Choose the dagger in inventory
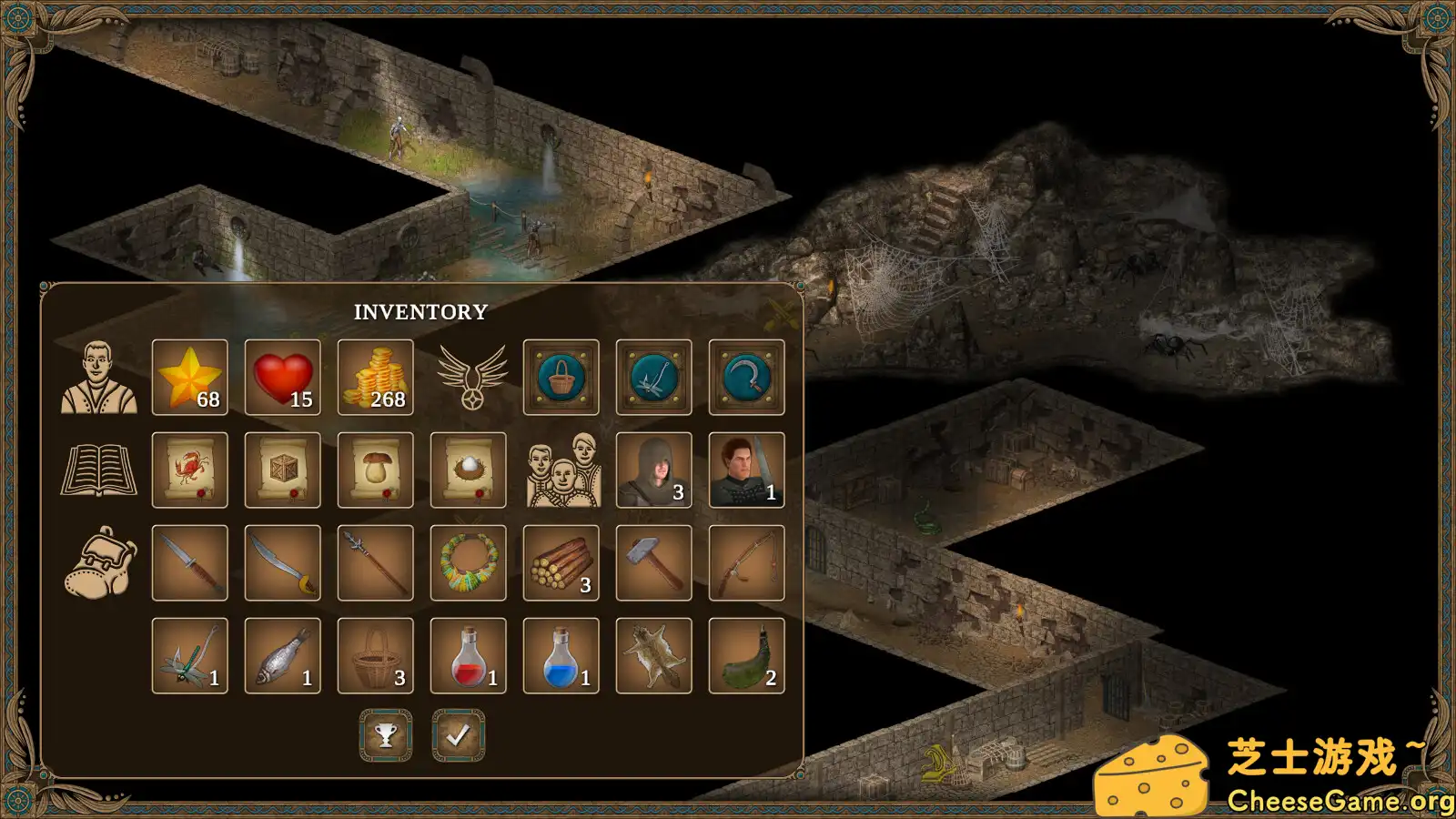 (189, 562)
